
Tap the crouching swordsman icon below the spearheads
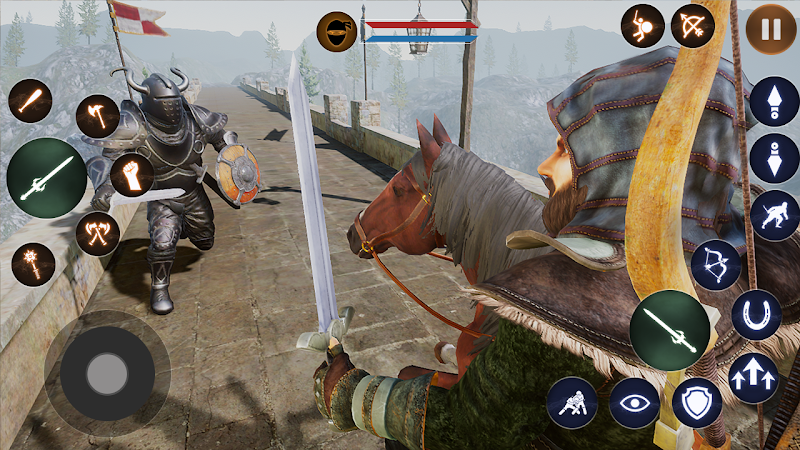(774, 215)
